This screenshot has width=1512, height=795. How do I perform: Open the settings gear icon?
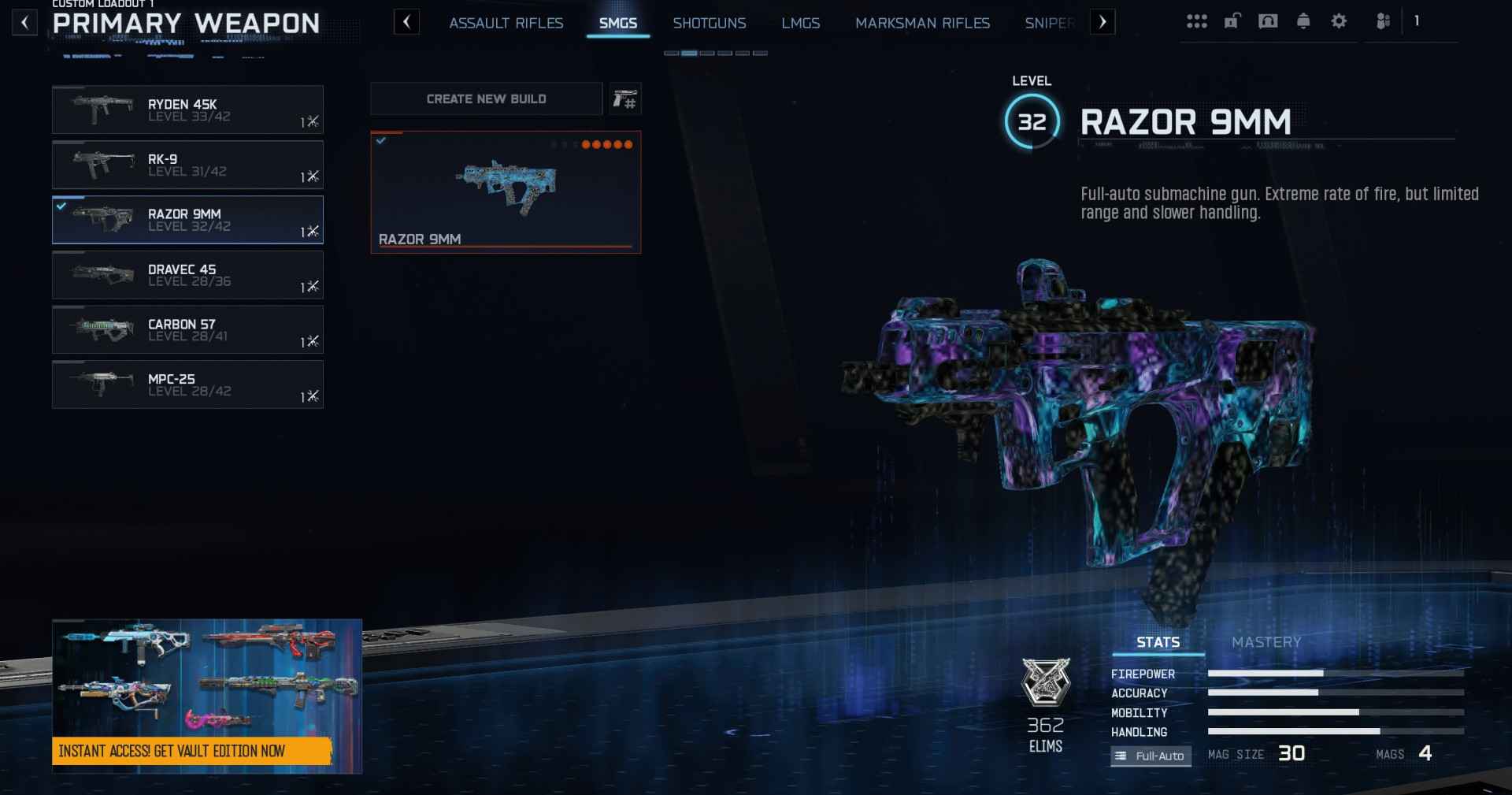tap(1339, 21)
